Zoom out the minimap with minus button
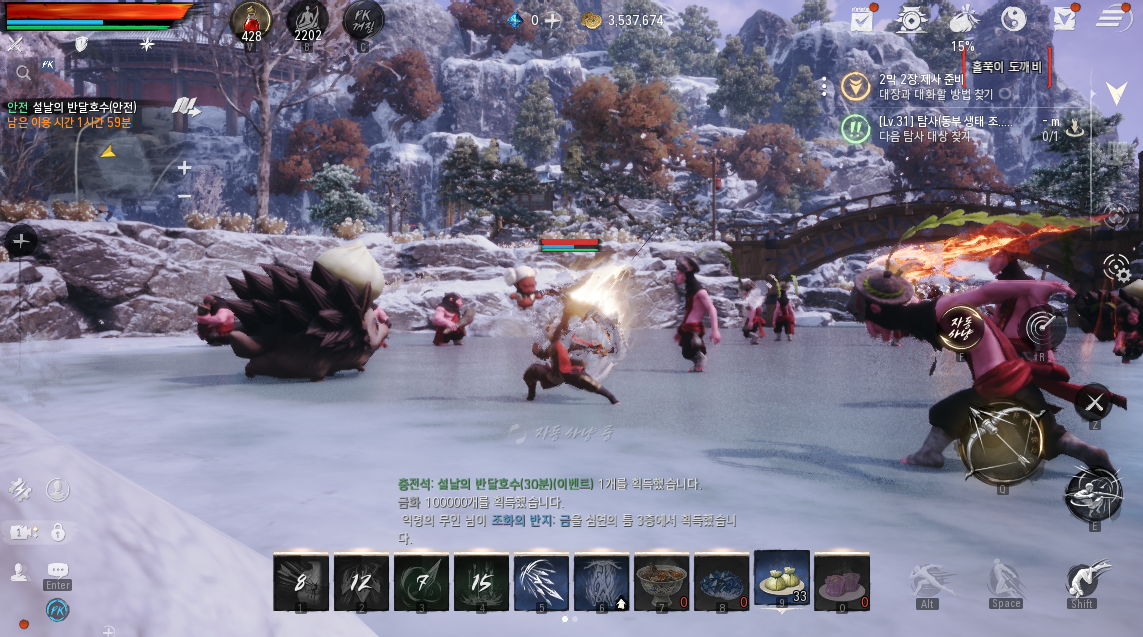 point(184,196)
